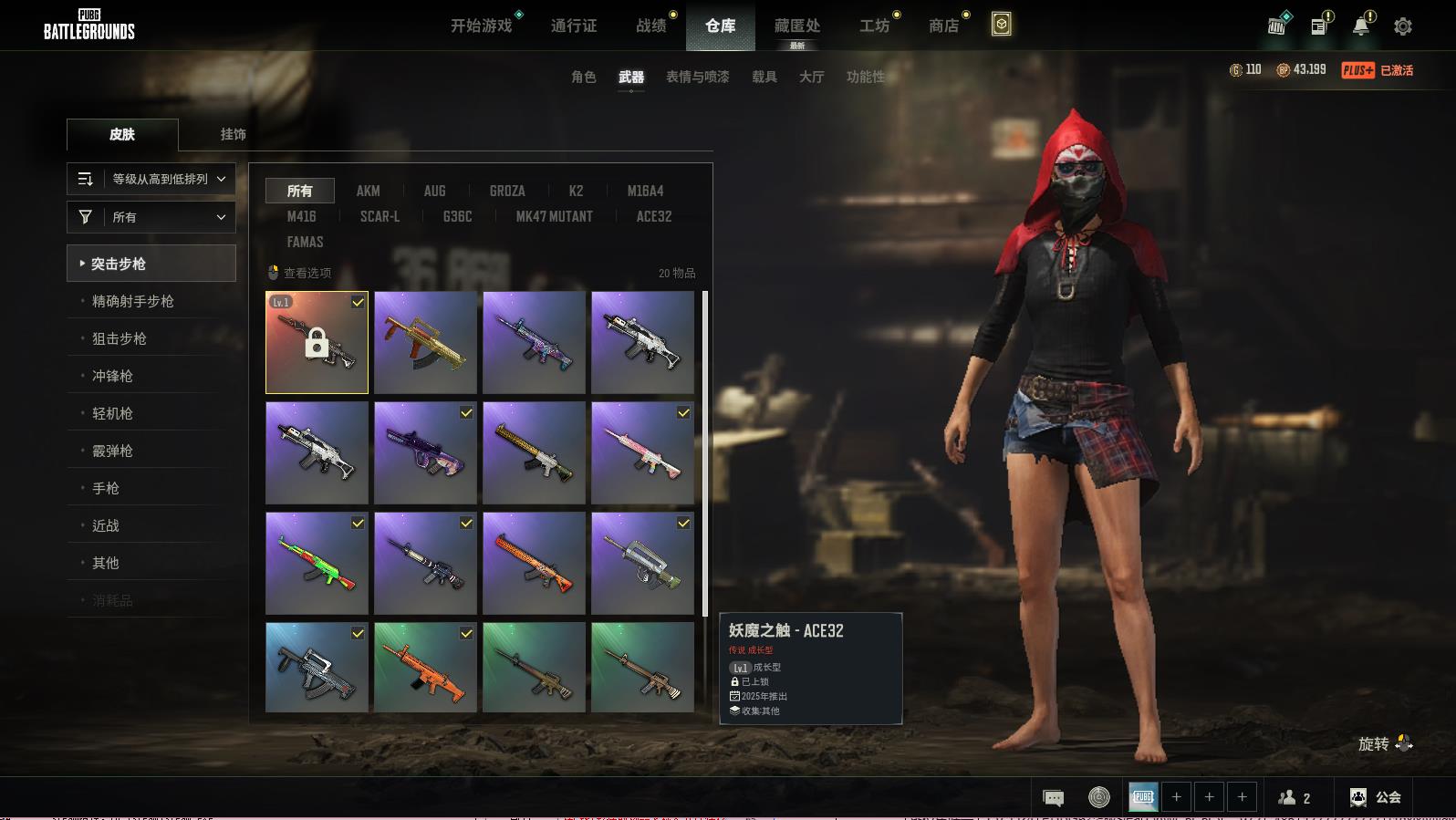Go to the 通行证 page
Image resolution: width=1456 pixels, height=820 pixels.
pyautogui.click(x=574, y=26)
